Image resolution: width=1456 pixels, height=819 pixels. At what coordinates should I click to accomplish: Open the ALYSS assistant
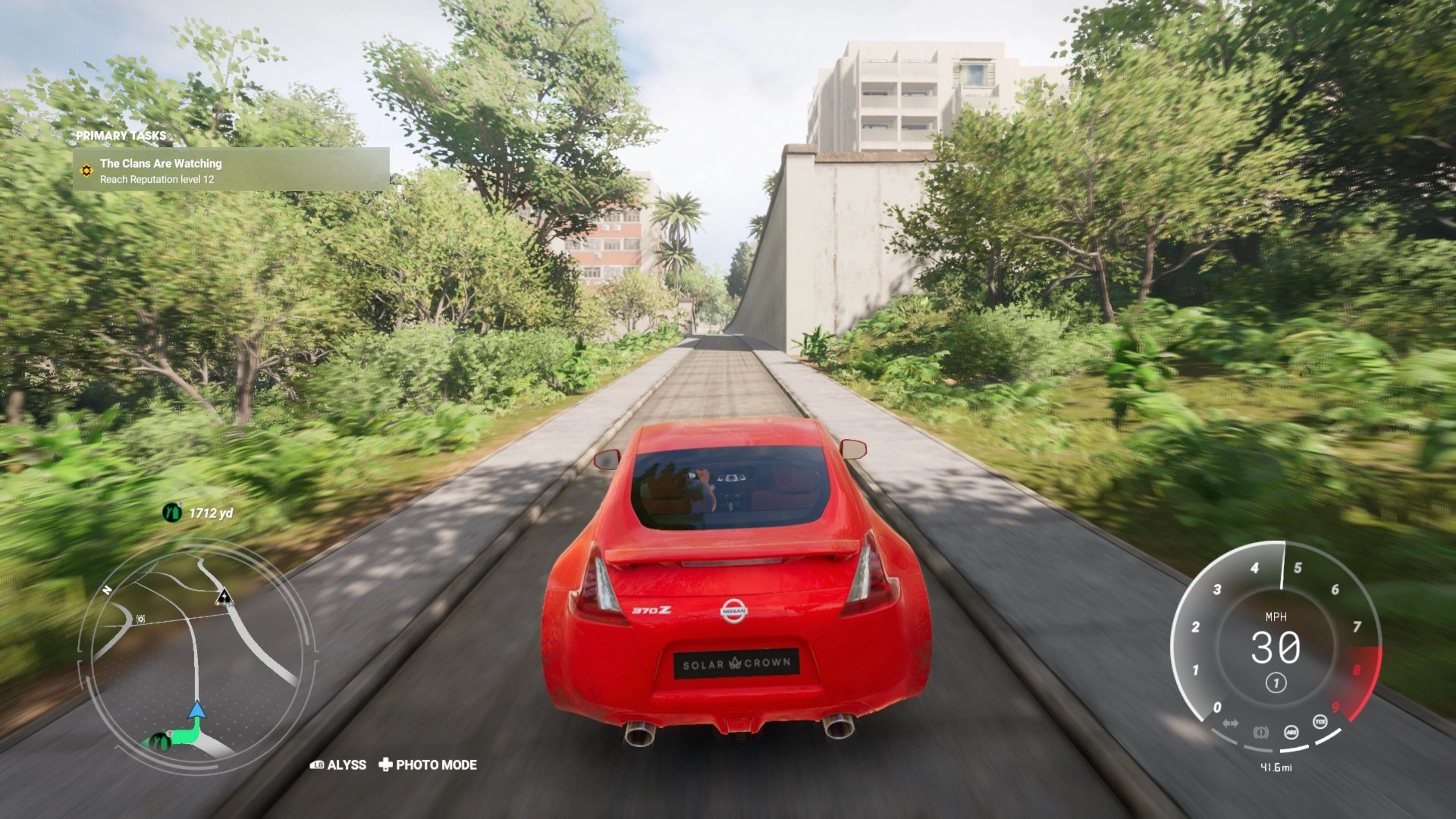338,764
